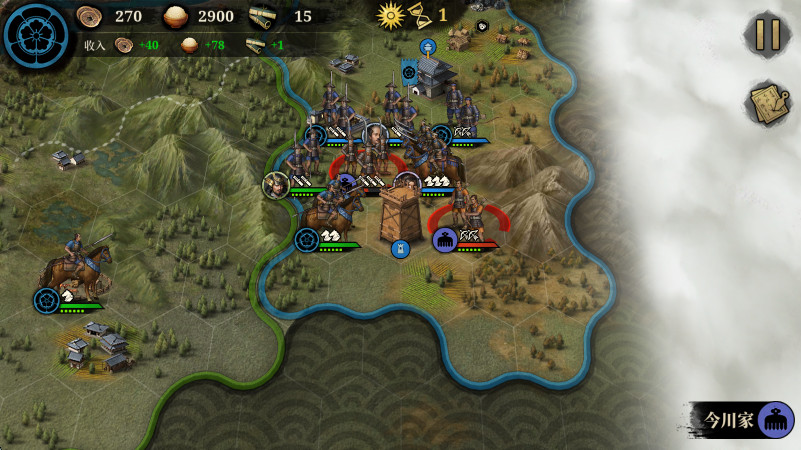The height and width of the screenshot is (450, 801).
Task: Click the 今川家 faction badge
Action: point(743,420)
